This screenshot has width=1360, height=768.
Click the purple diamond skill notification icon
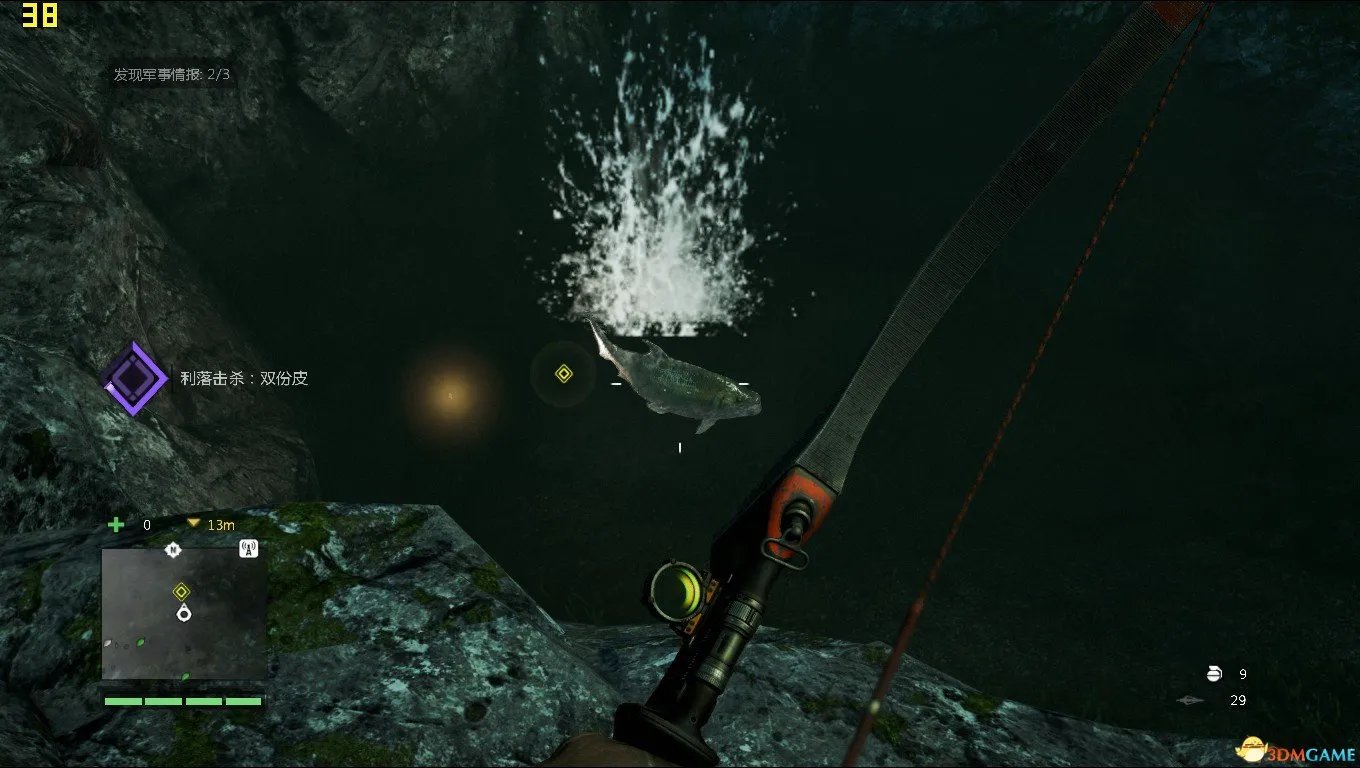pos(135,378)
